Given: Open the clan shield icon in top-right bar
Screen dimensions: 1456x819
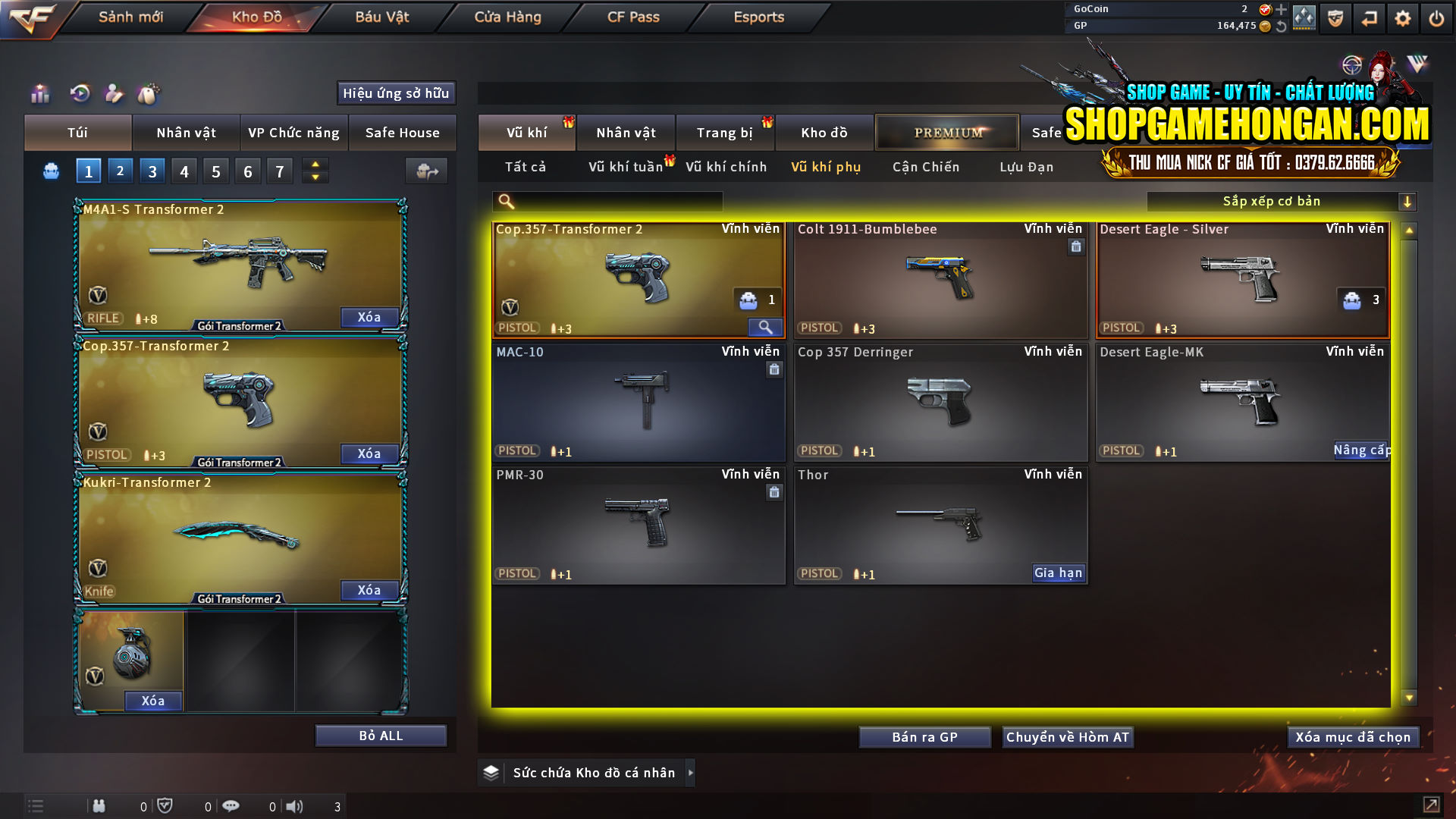Looking at the screenshot, I should pyautogui.click(x=1335, y=18).
